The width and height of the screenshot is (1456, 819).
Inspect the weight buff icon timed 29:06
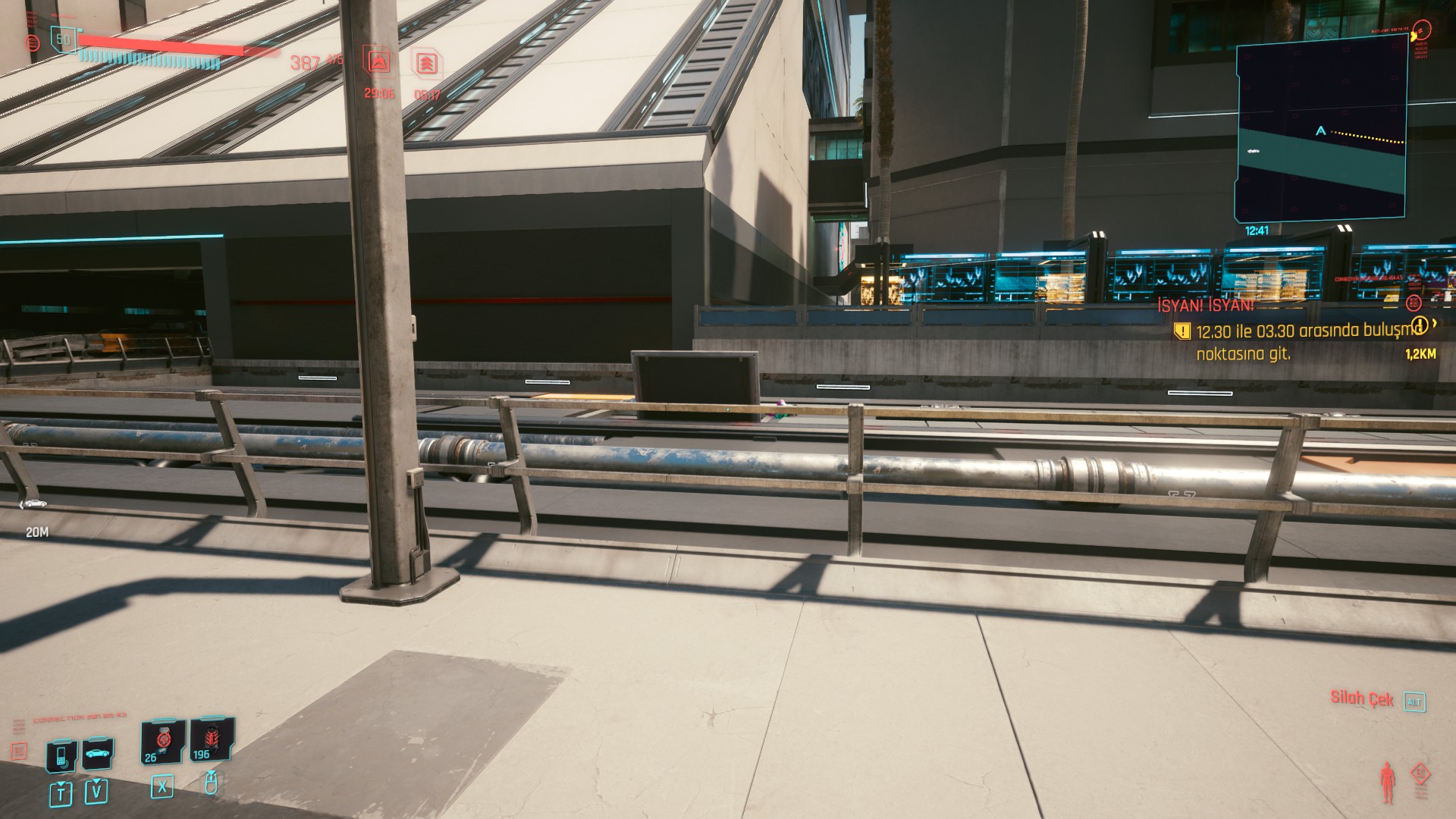point(378,62)
